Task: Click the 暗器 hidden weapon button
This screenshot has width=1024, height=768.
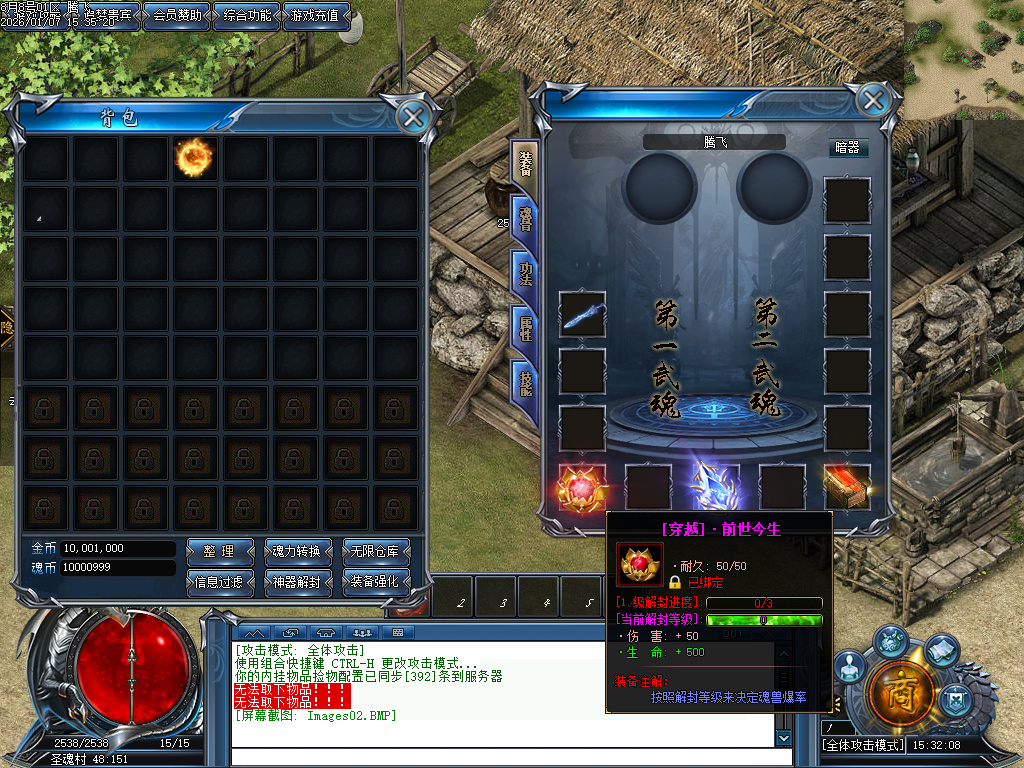Action: pyautogui.click(x=847, y=148)
